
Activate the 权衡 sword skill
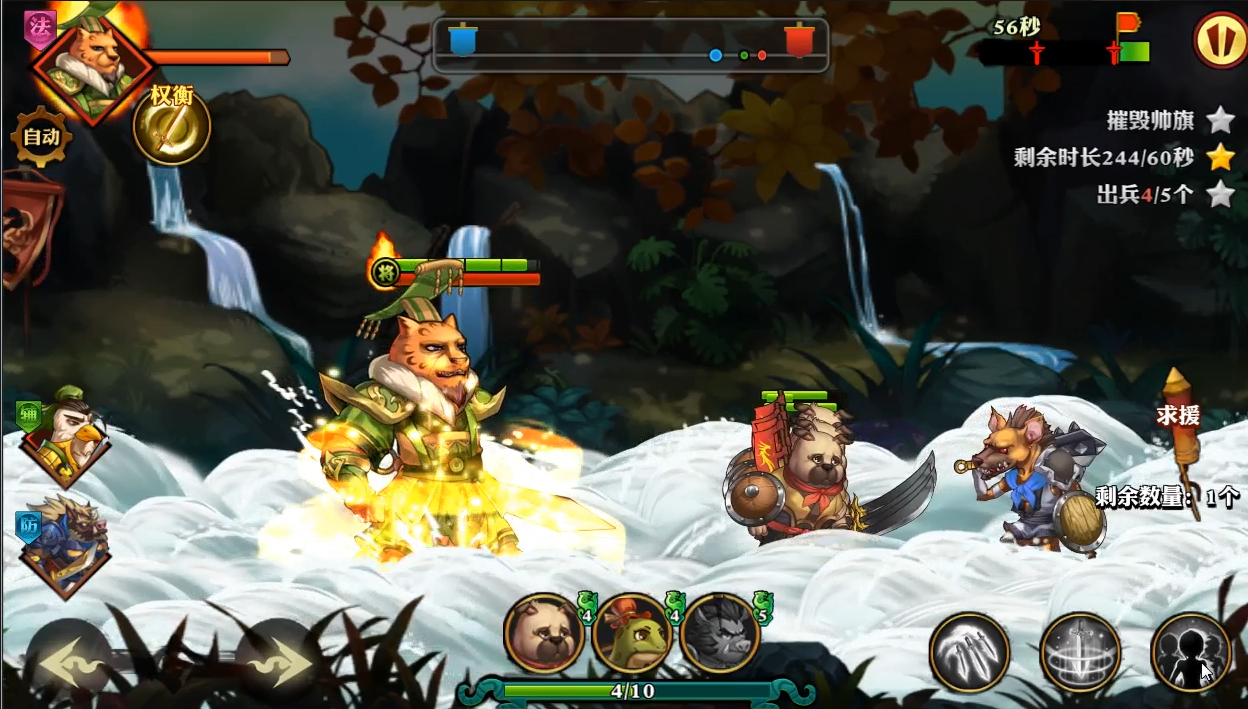171,127
